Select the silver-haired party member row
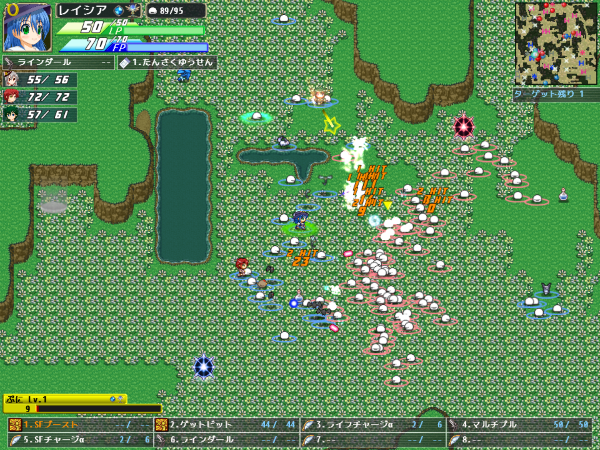This screenshot has height=450, width=600. click(x=40, y=80)
